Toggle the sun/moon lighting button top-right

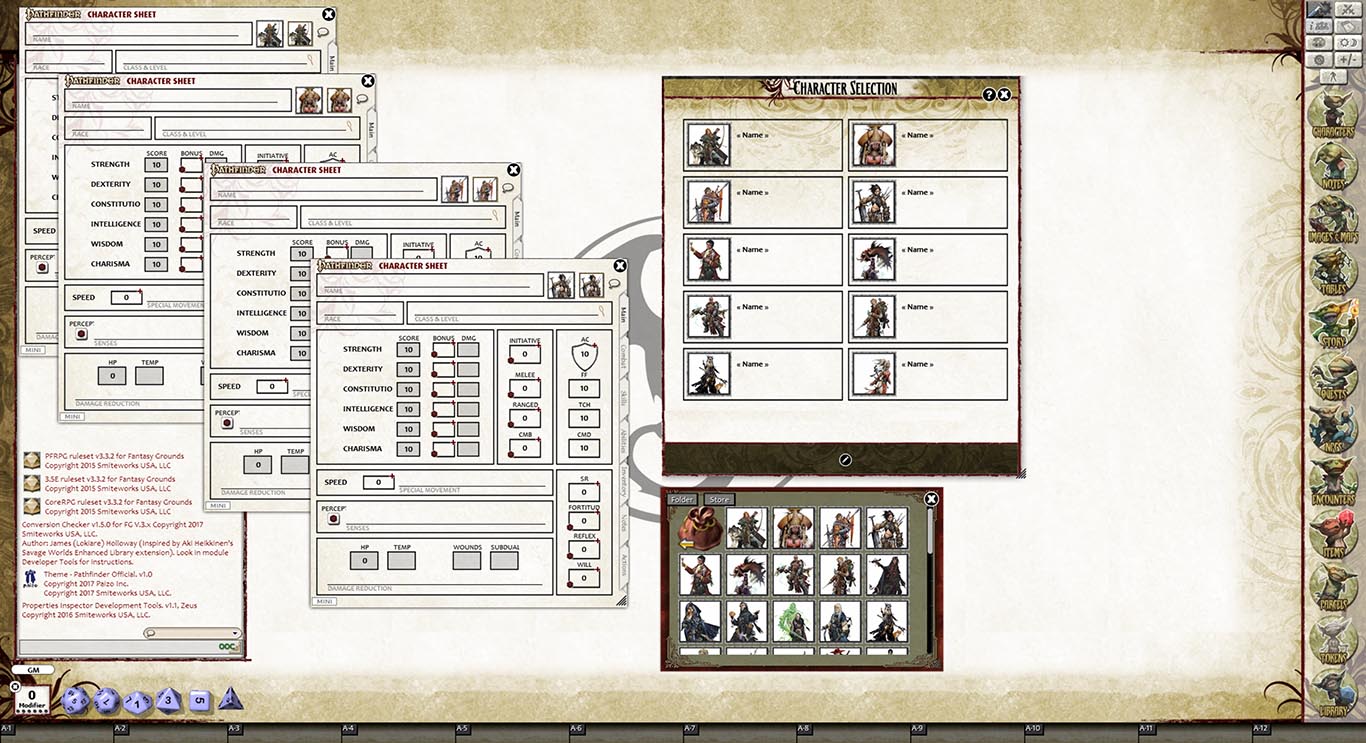click(x=1350, y=43)
